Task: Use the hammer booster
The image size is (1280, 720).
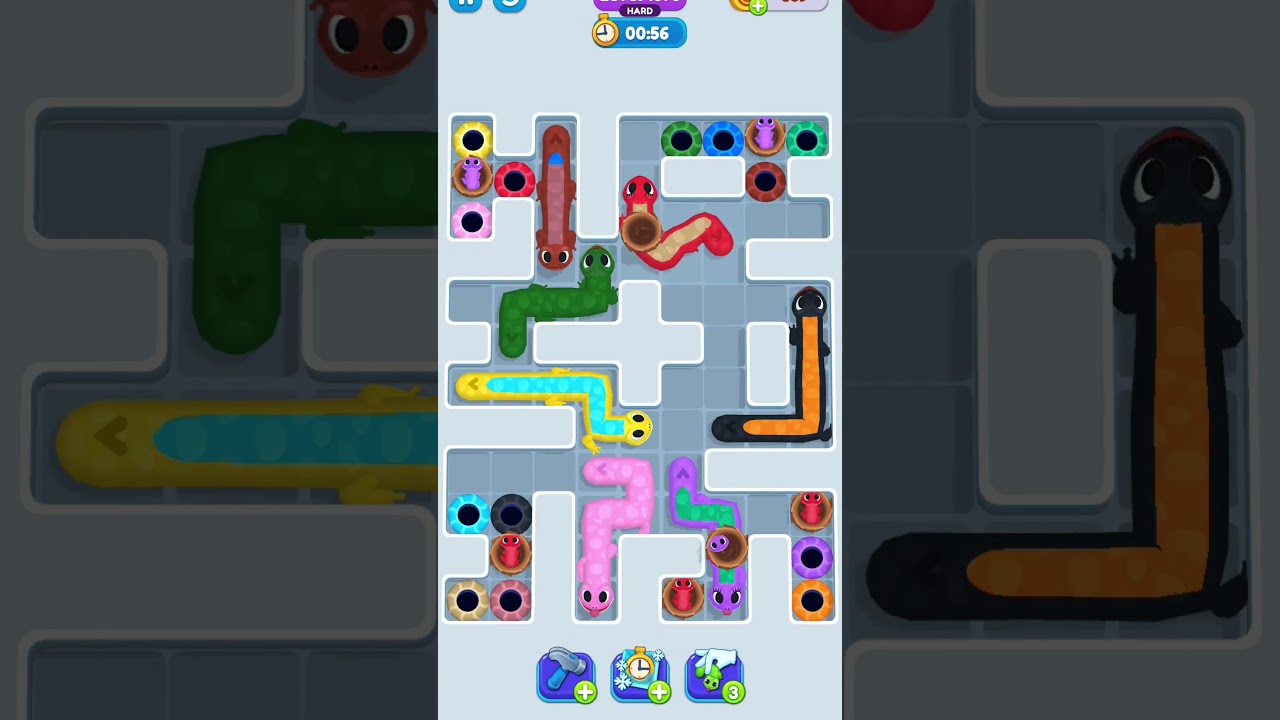Action: click(x=566, y=676)
